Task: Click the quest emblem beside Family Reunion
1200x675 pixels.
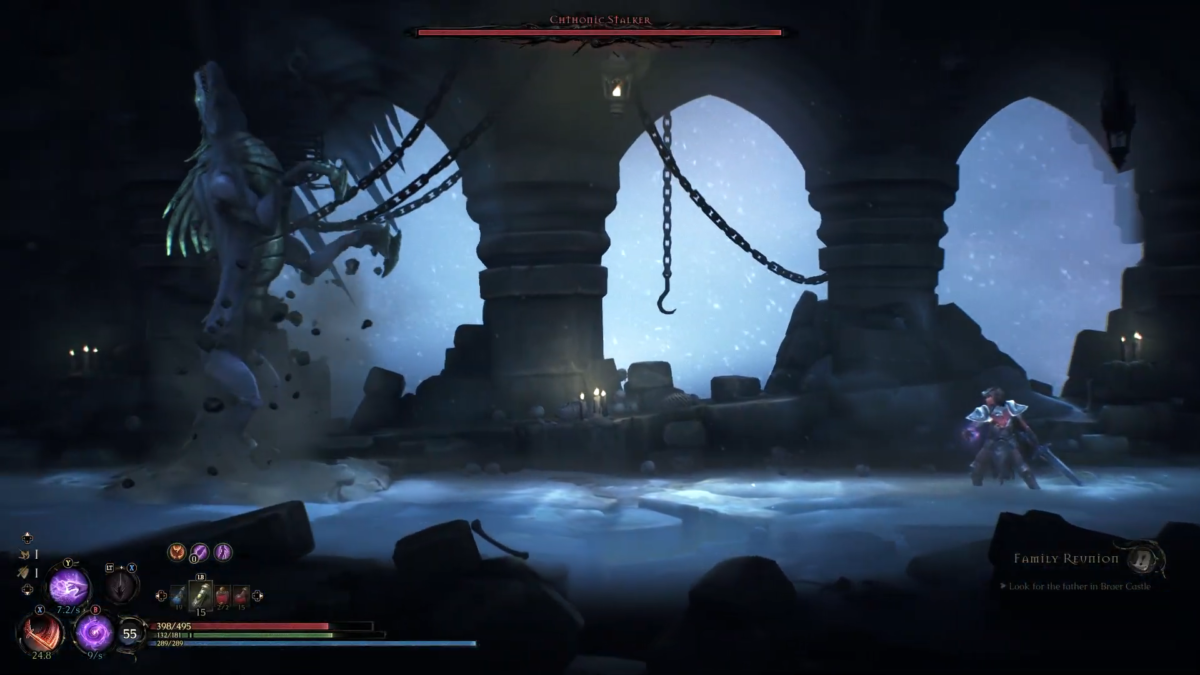Action: coord(1143,558)
